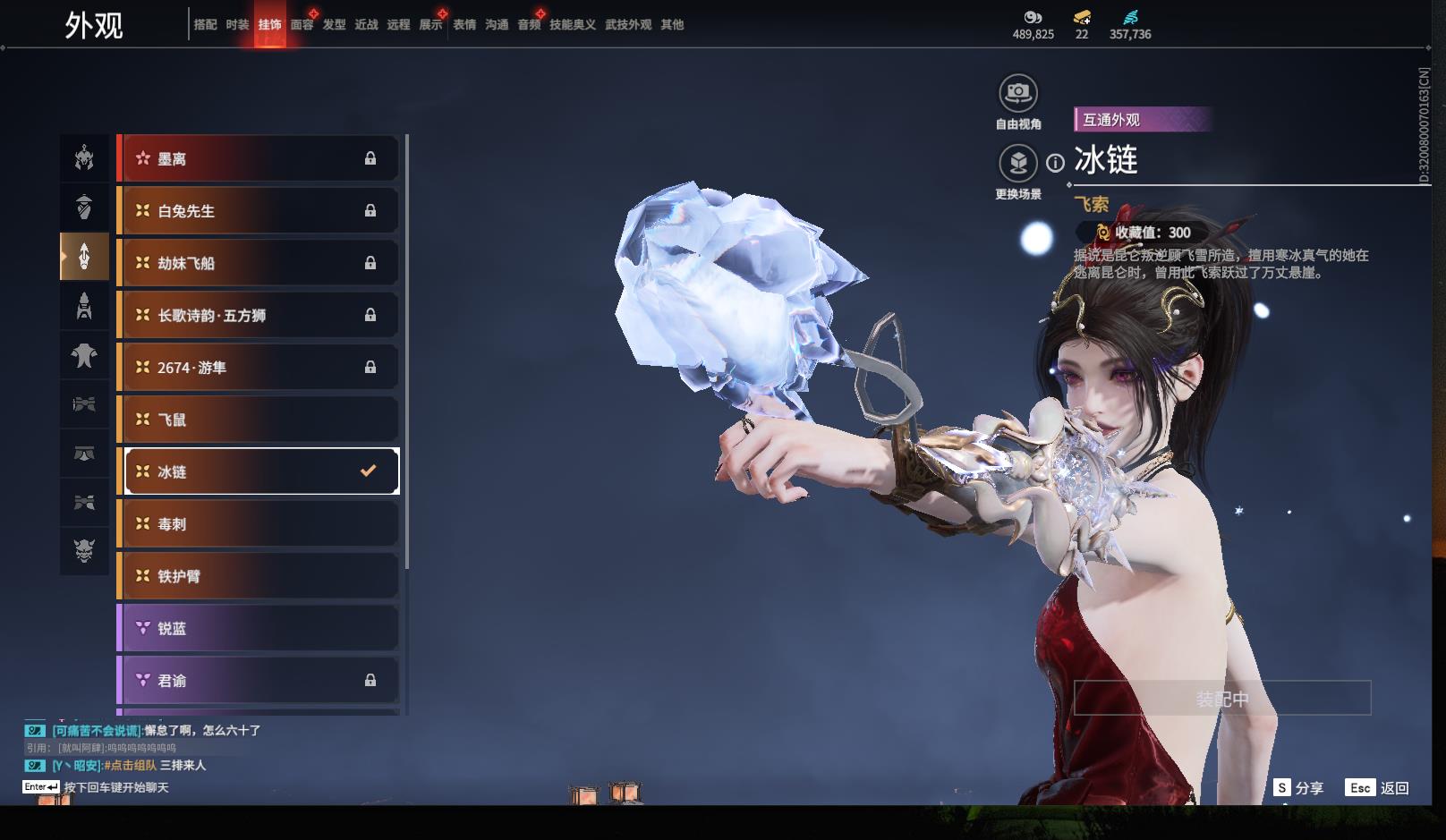This screenshot has height=840, width=1446.
Task: Switch to the 时装 tab
Action: [237, 25]
